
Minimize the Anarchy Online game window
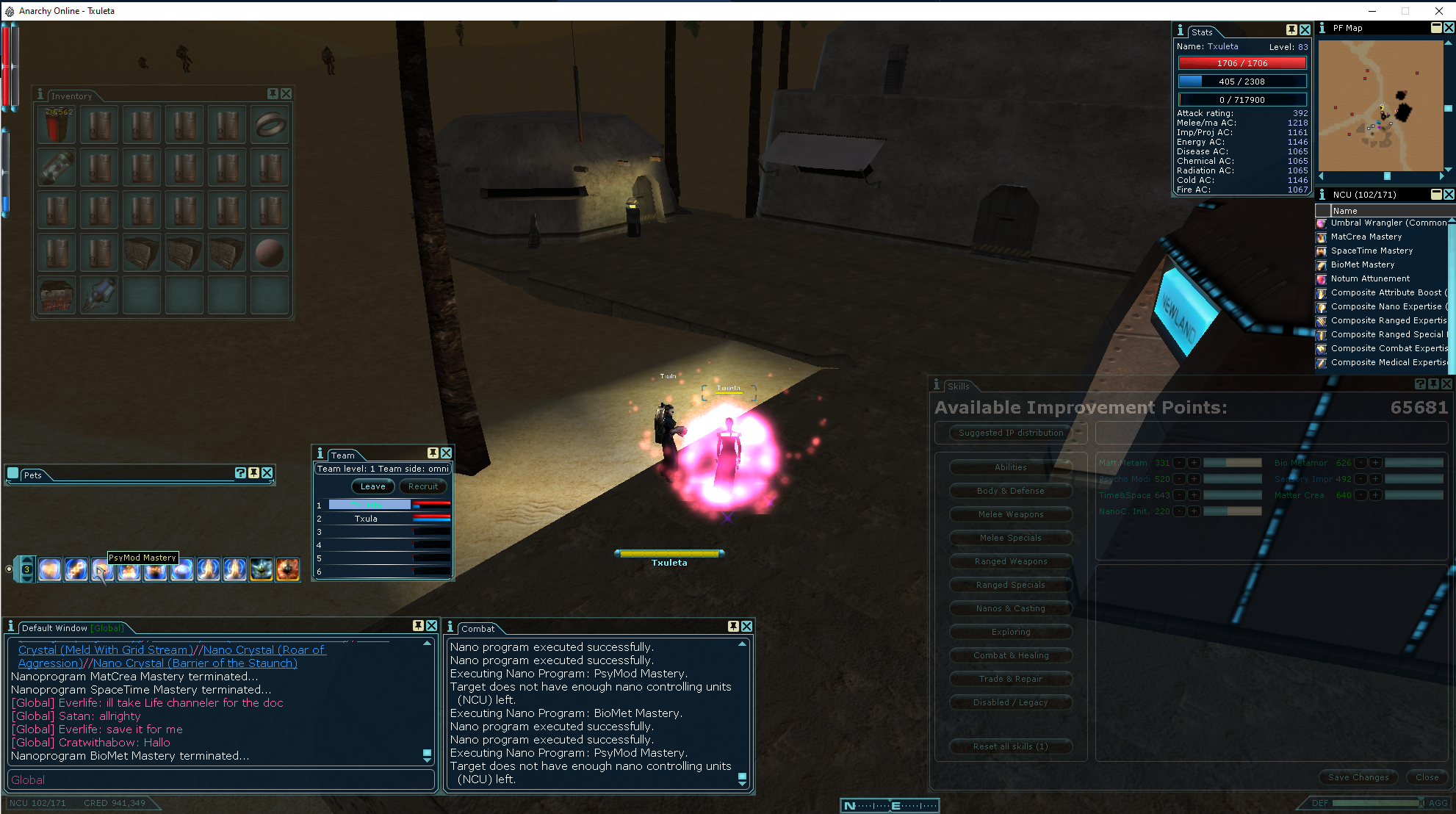click(x=1372, y=11)
